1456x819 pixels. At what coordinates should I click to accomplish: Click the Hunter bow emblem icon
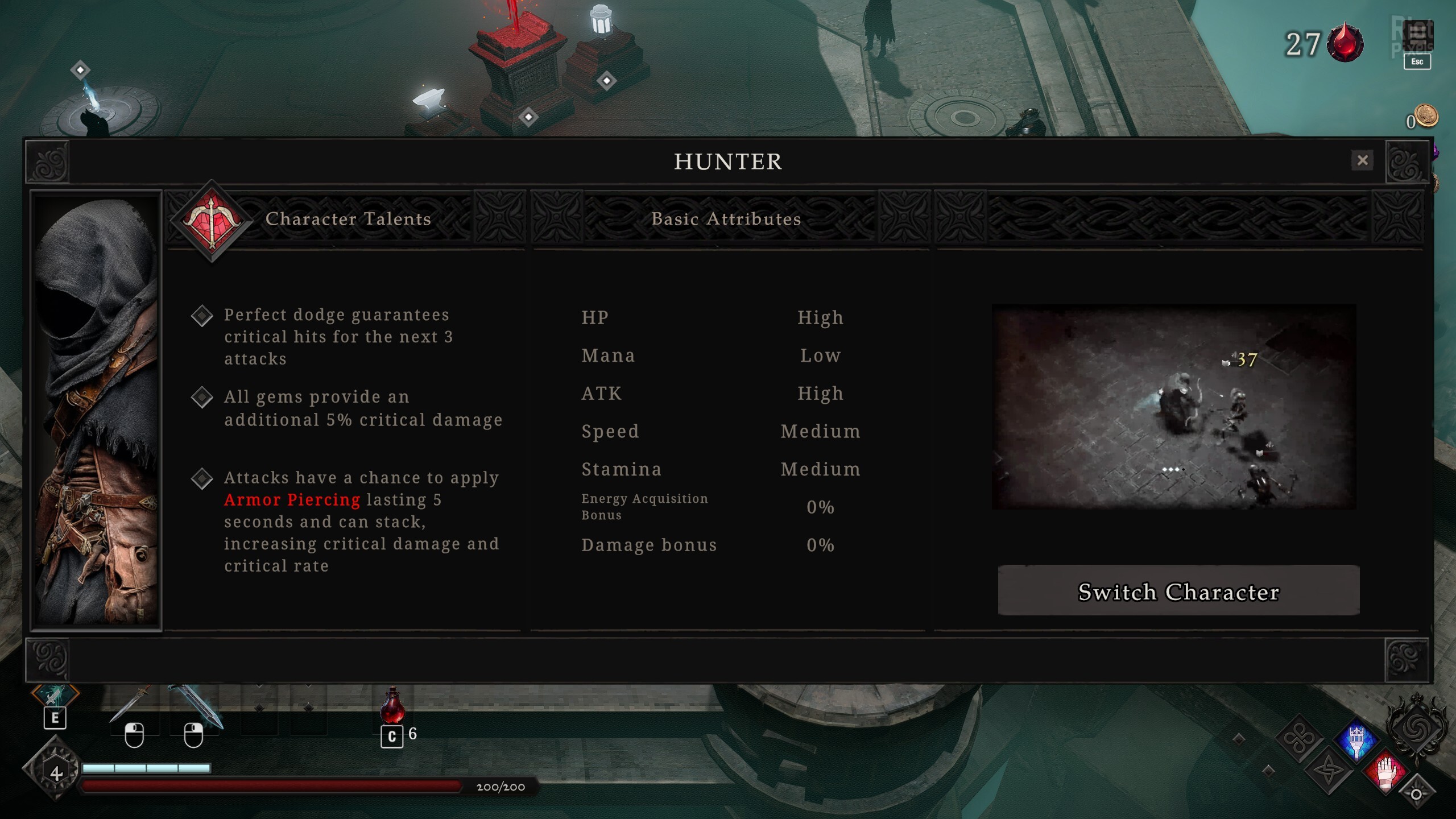coord(212,221)
